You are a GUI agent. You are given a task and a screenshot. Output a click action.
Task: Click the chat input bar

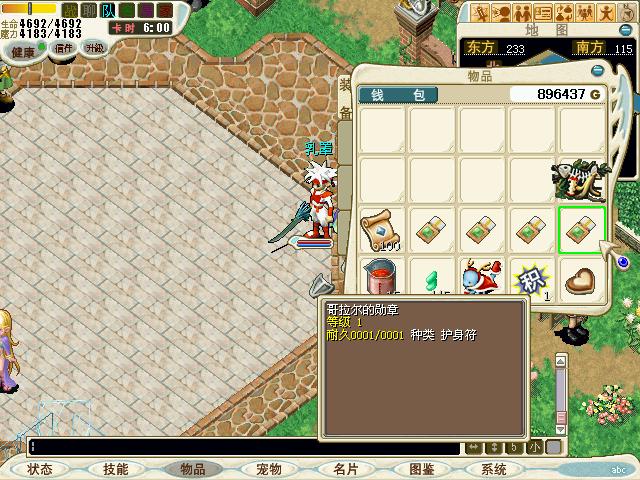coord(240,447)
